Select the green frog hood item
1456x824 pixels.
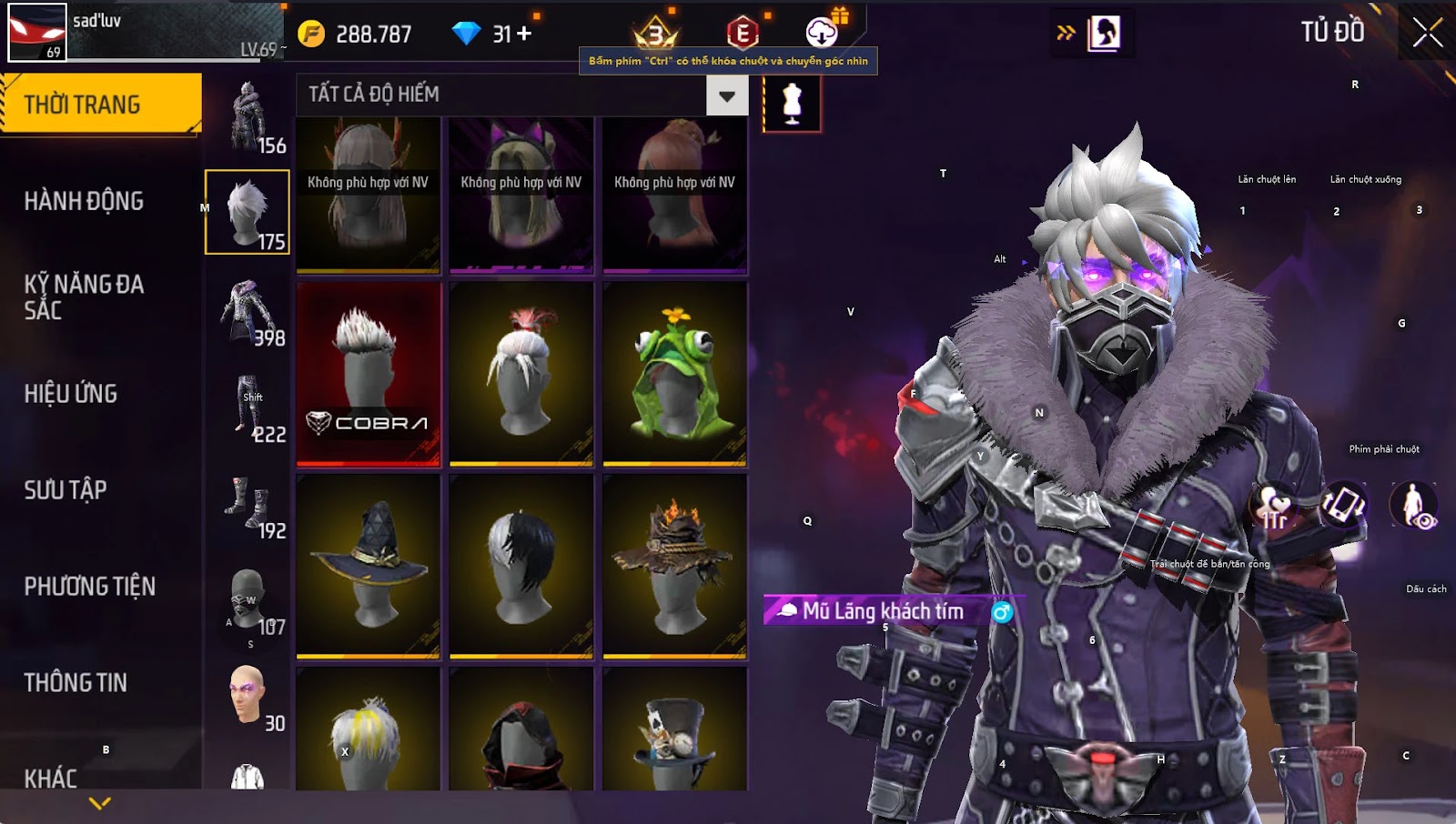[674, 374]
